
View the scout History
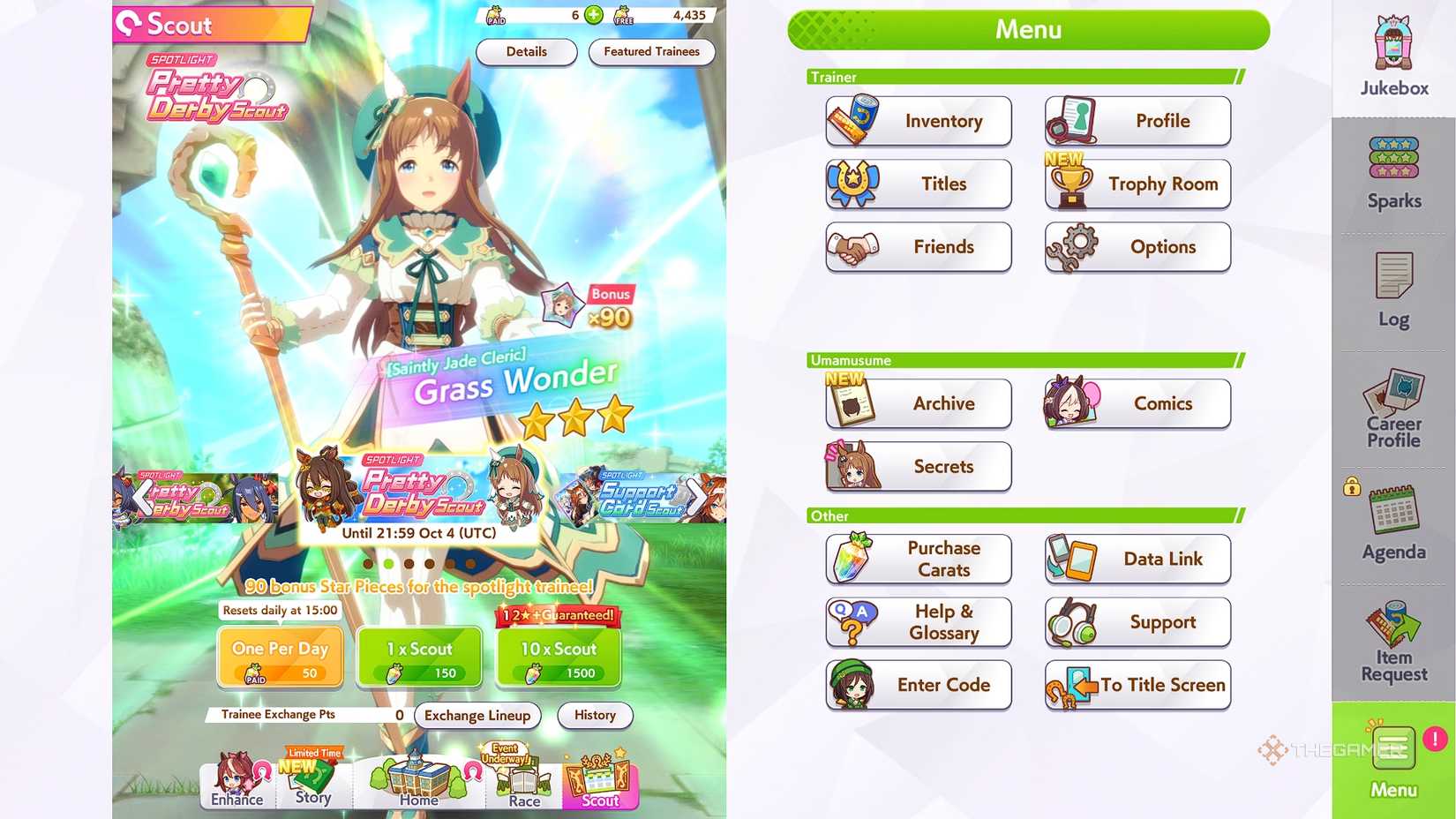(x=594, y=716)
